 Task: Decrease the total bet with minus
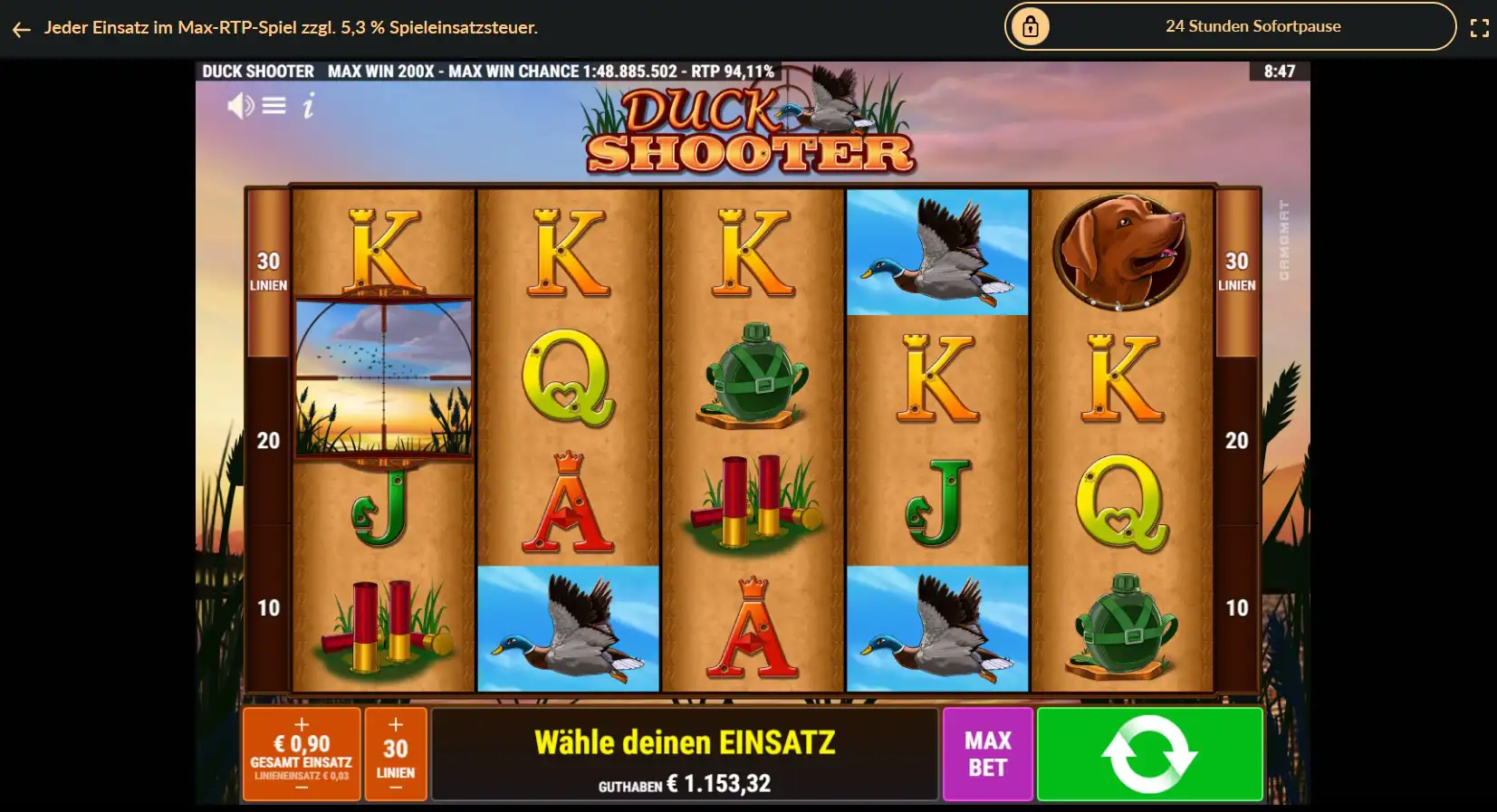point(302,786)
